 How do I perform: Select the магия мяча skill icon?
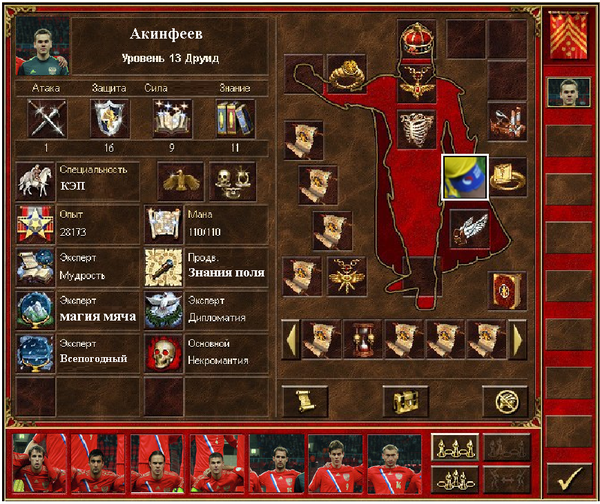(x=36, y=311)
